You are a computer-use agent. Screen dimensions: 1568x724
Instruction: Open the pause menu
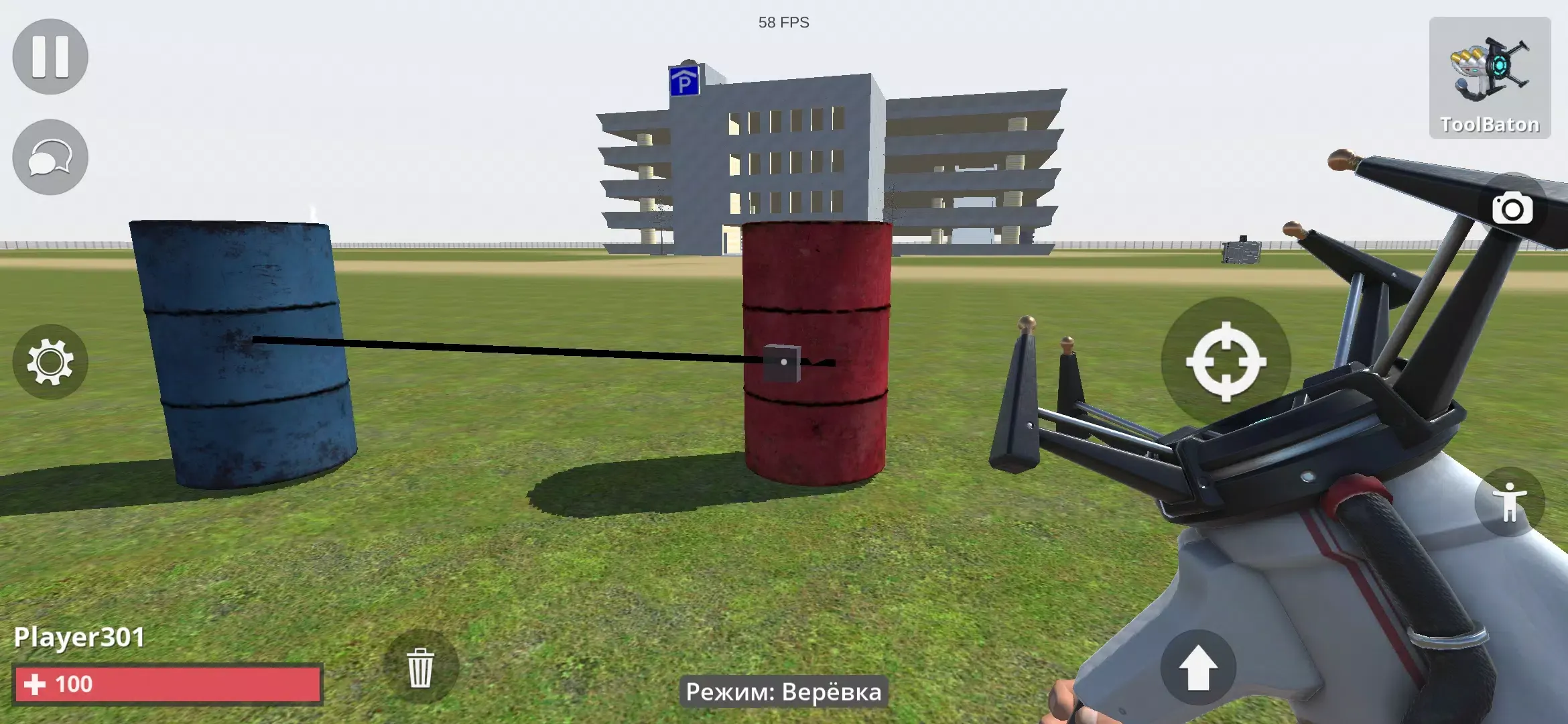point(50,56)
